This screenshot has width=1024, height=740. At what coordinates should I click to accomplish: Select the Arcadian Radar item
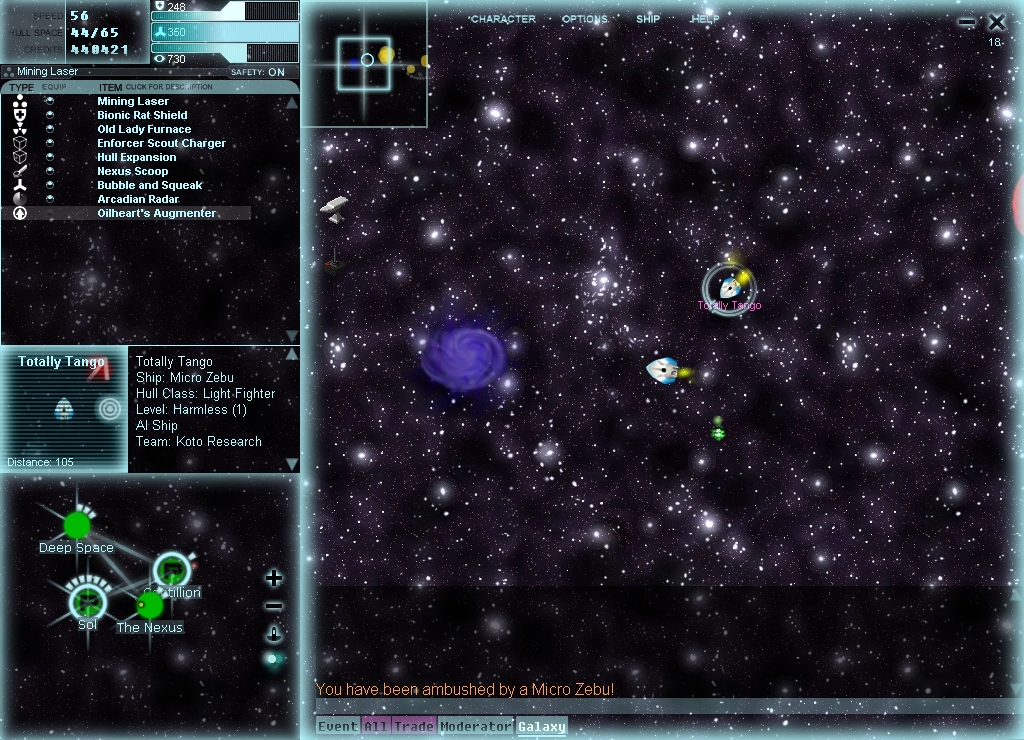[x=138, y=199]
